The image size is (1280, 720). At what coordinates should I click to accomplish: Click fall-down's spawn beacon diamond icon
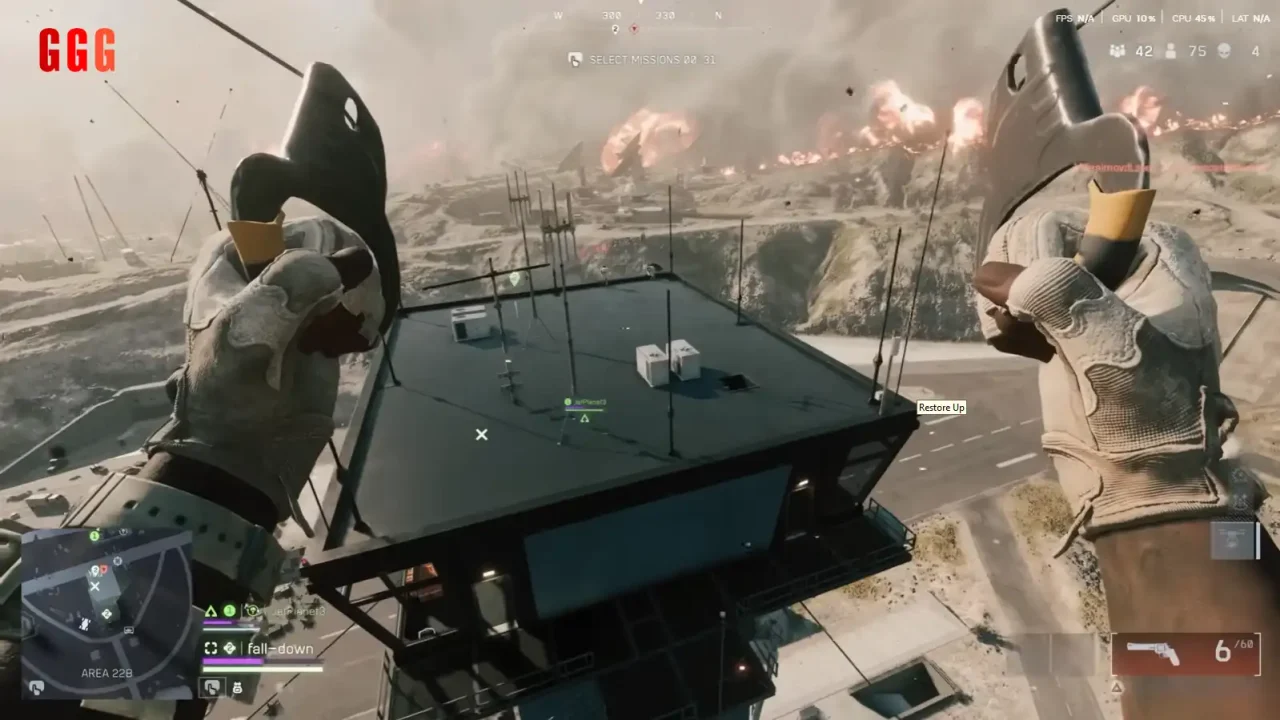pyautogui.click(x=230, y=648)
